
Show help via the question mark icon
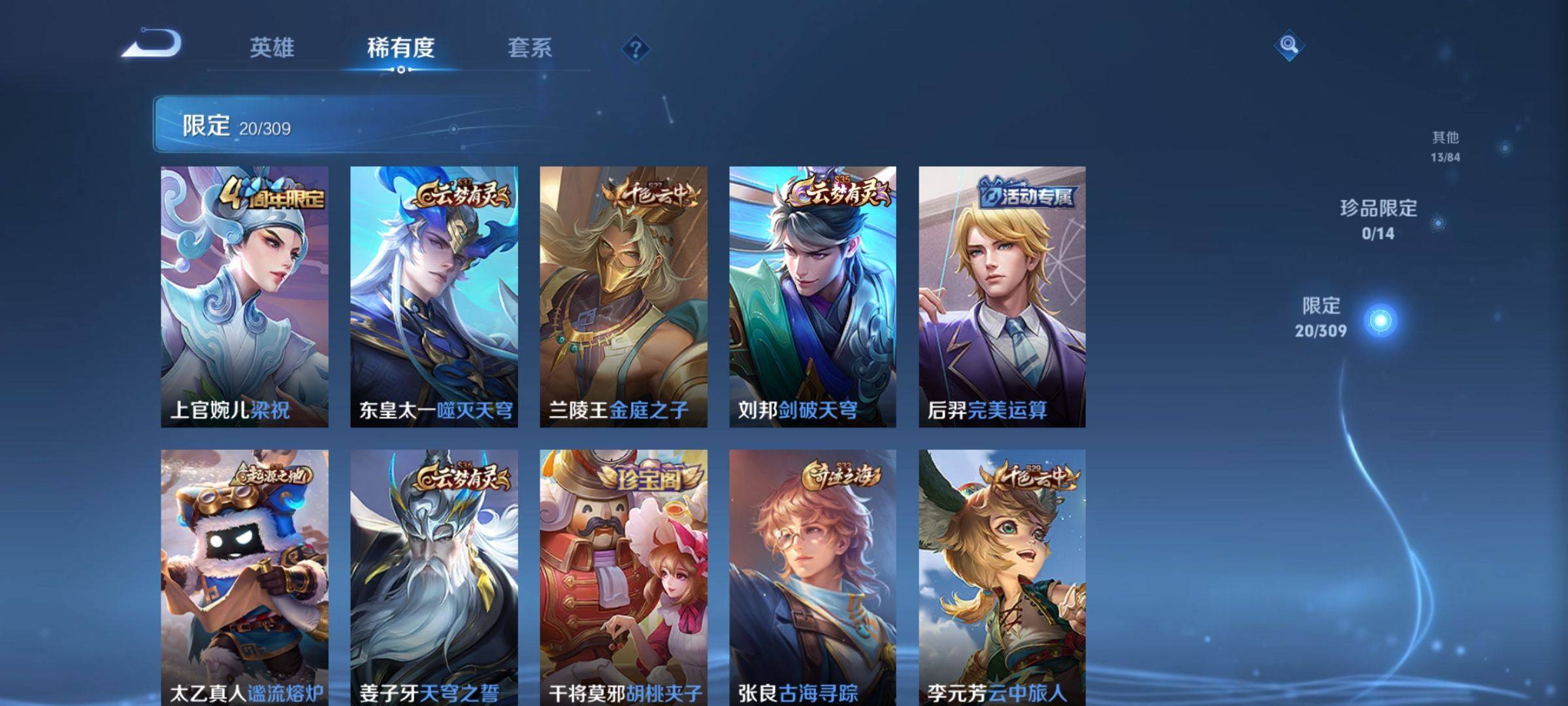coord(635,49)
